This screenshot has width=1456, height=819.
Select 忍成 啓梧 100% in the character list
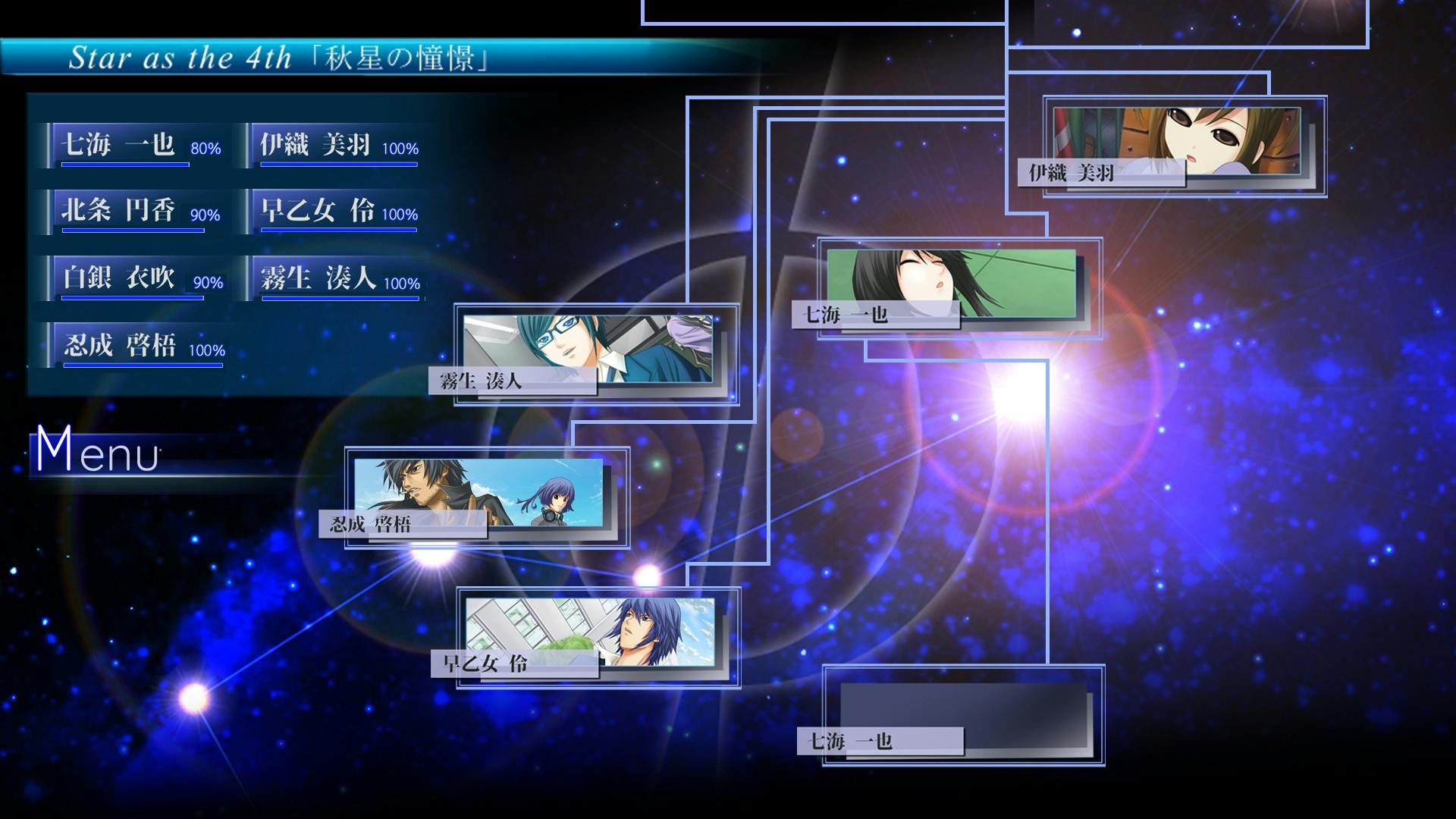(138, 346)
